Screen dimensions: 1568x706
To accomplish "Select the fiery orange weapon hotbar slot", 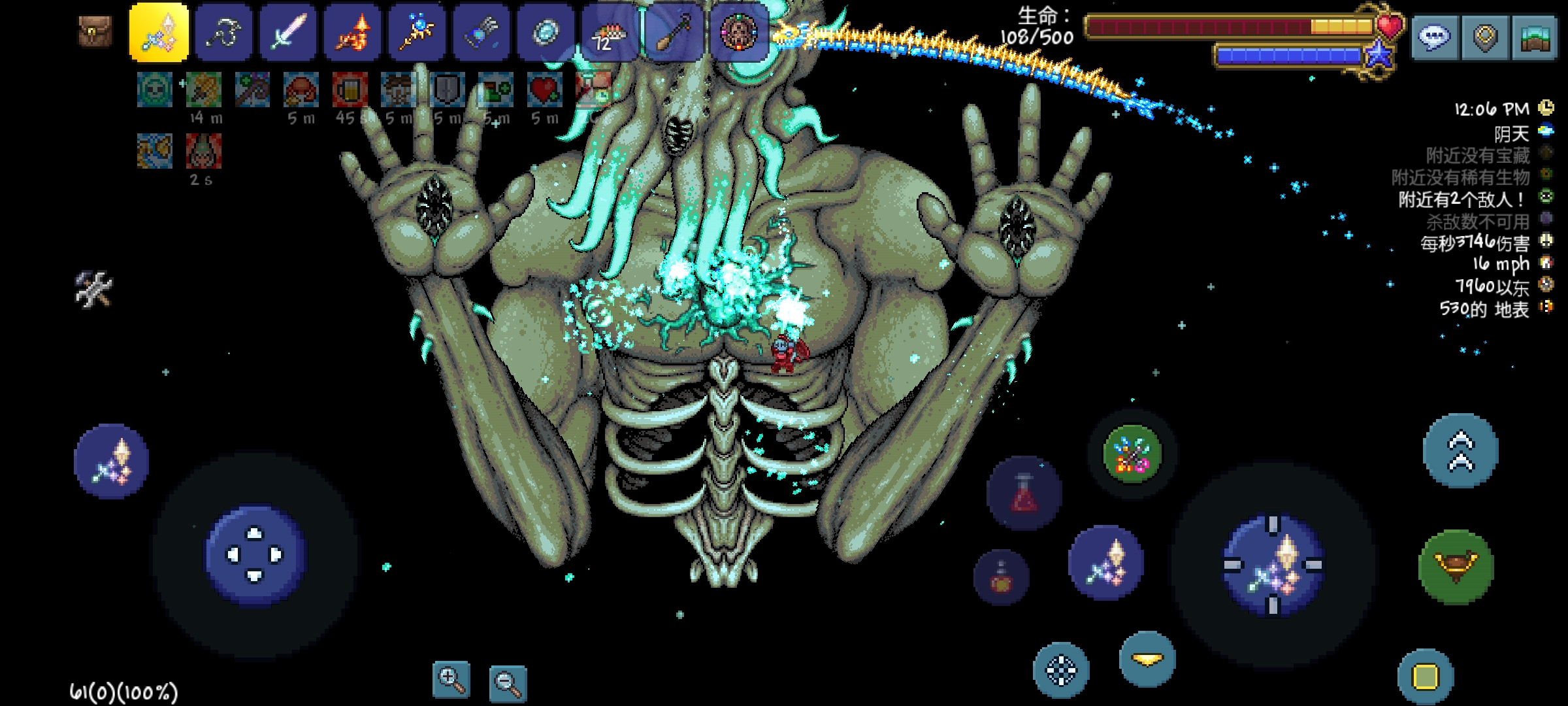I will point(353,33).
